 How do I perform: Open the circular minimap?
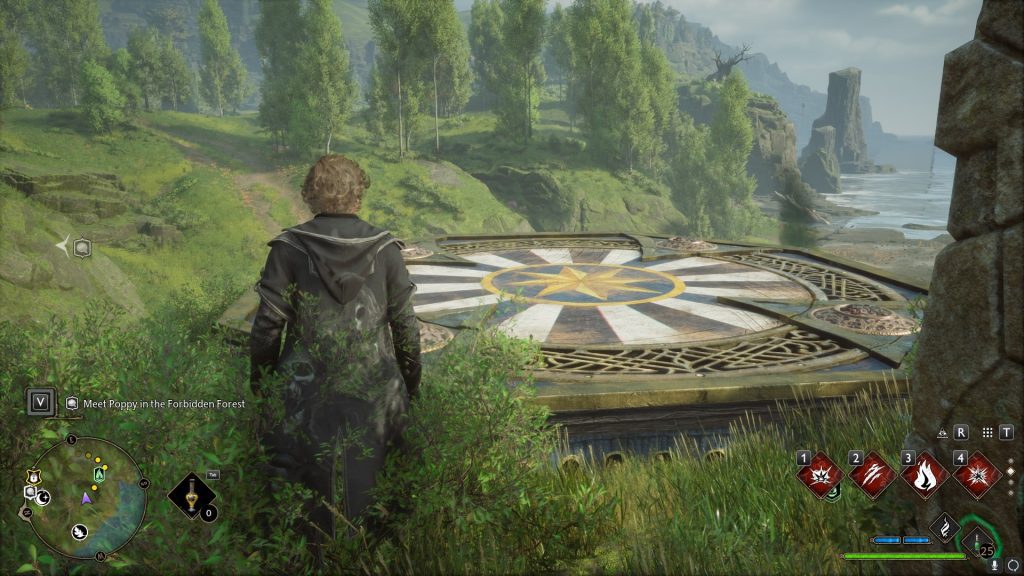pos(86,497)
